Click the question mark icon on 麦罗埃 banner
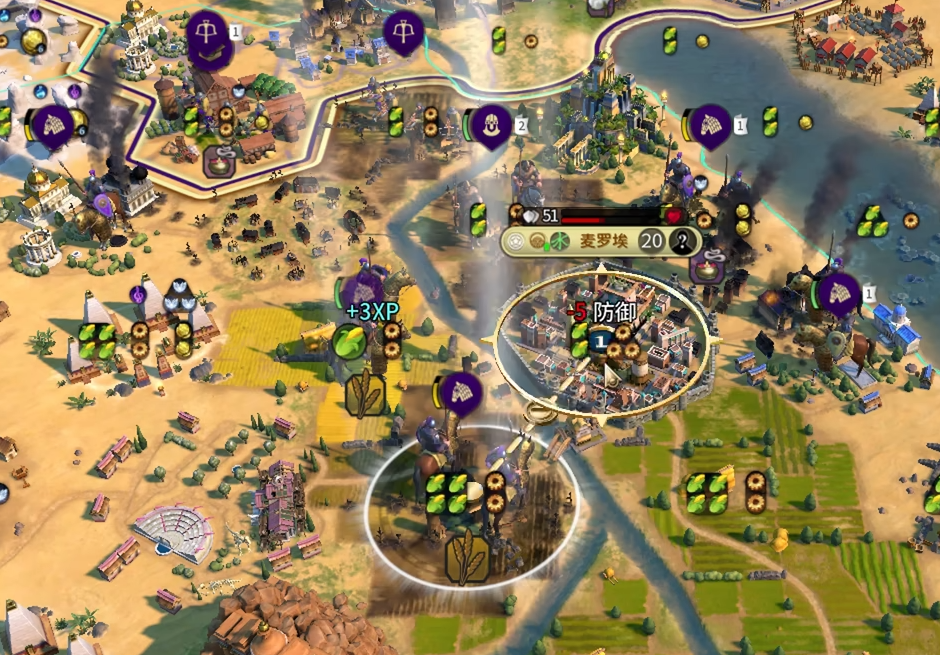The width and height of the screenshot is (940, 655). pos(684,240)
